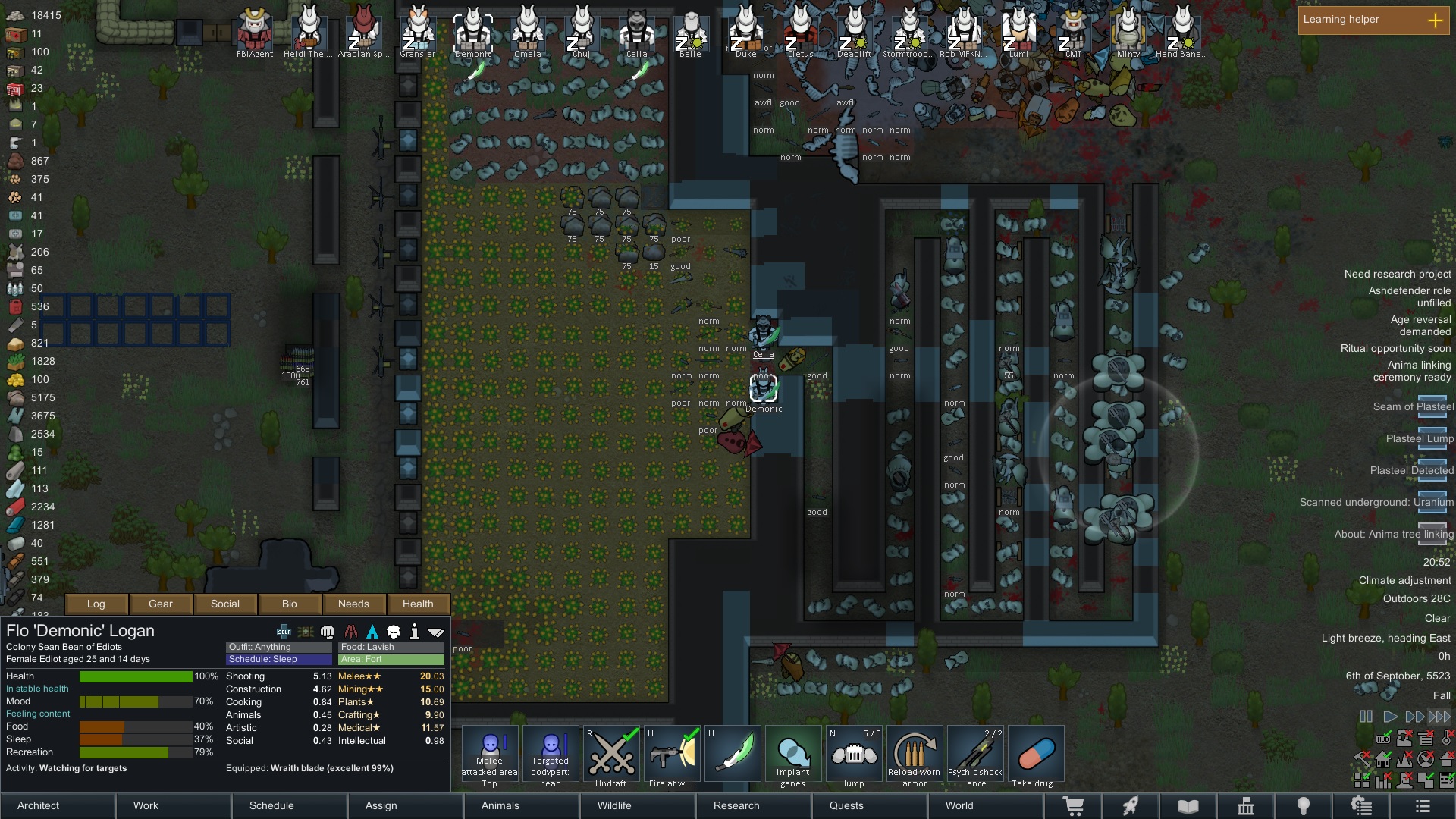Expand the Learning helper panel

[1435, 20]
